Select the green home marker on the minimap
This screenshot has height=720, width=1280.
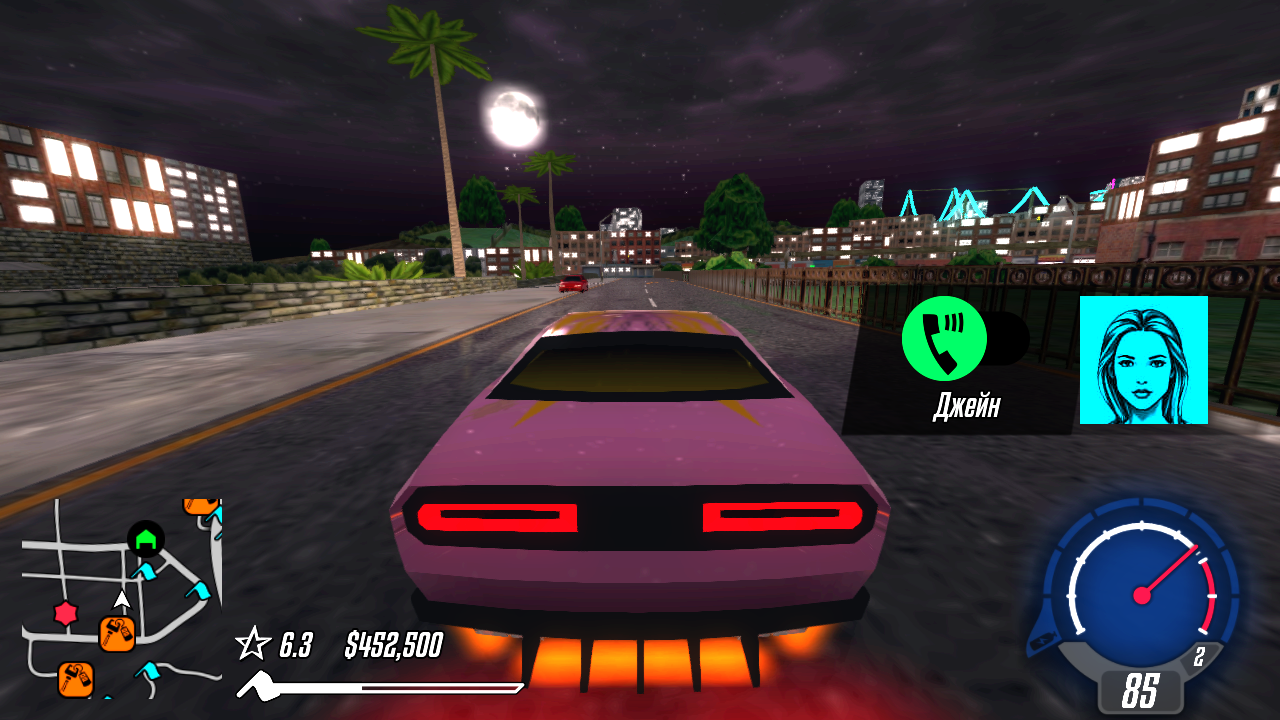(145, 537)
